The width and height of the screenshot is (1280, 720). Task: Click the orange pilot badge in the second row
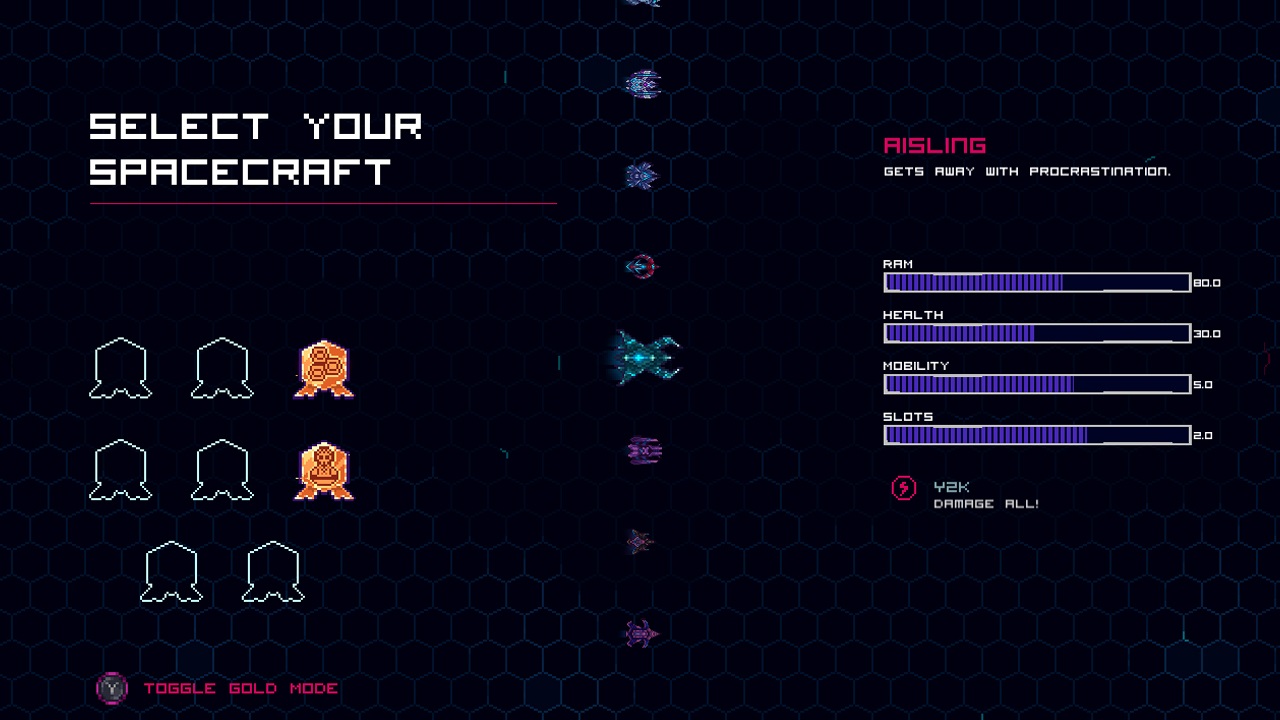click(x=322, y=468)
